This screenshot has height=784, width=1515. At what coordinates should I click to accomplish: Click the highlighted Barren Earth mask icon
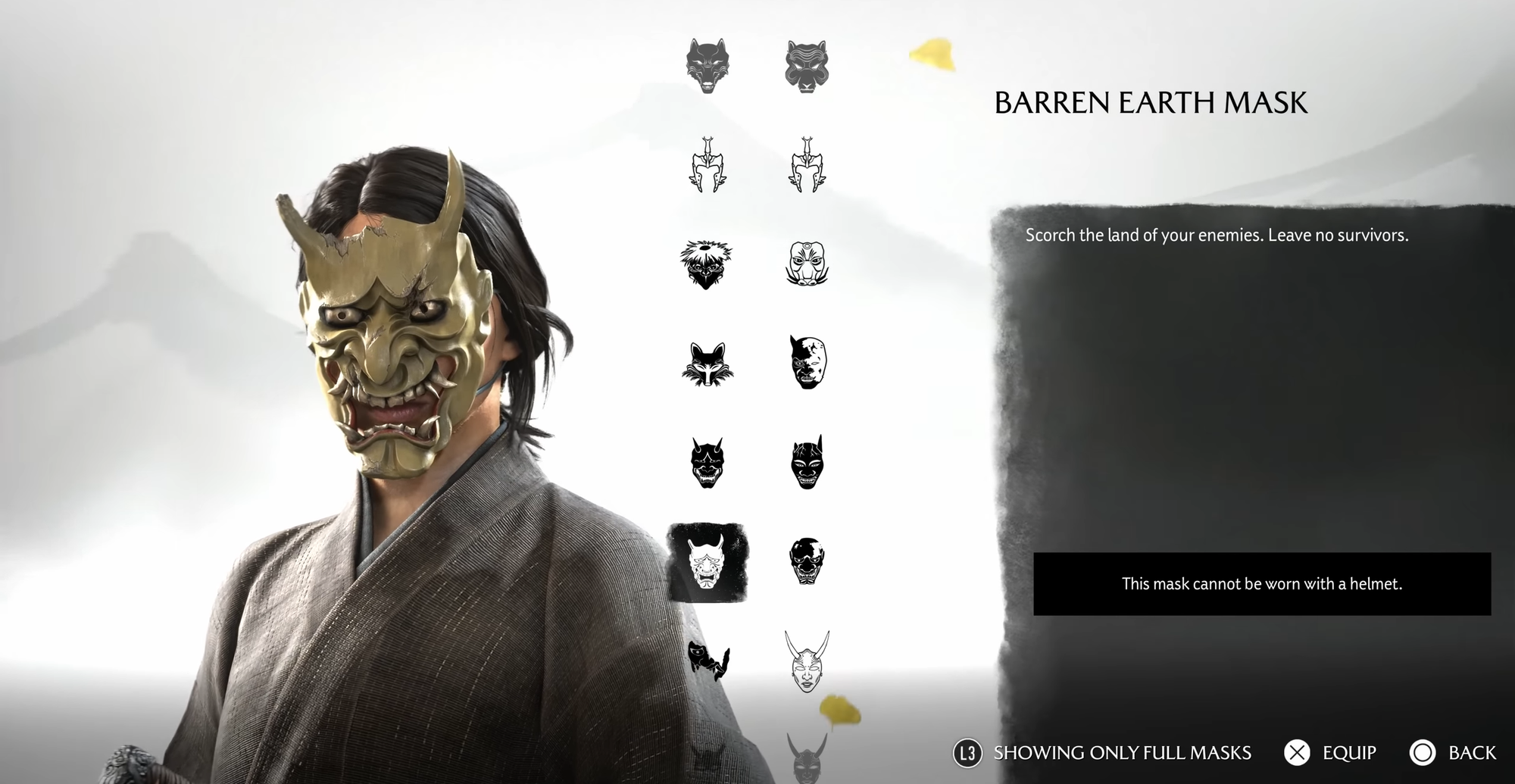[707, 562]
